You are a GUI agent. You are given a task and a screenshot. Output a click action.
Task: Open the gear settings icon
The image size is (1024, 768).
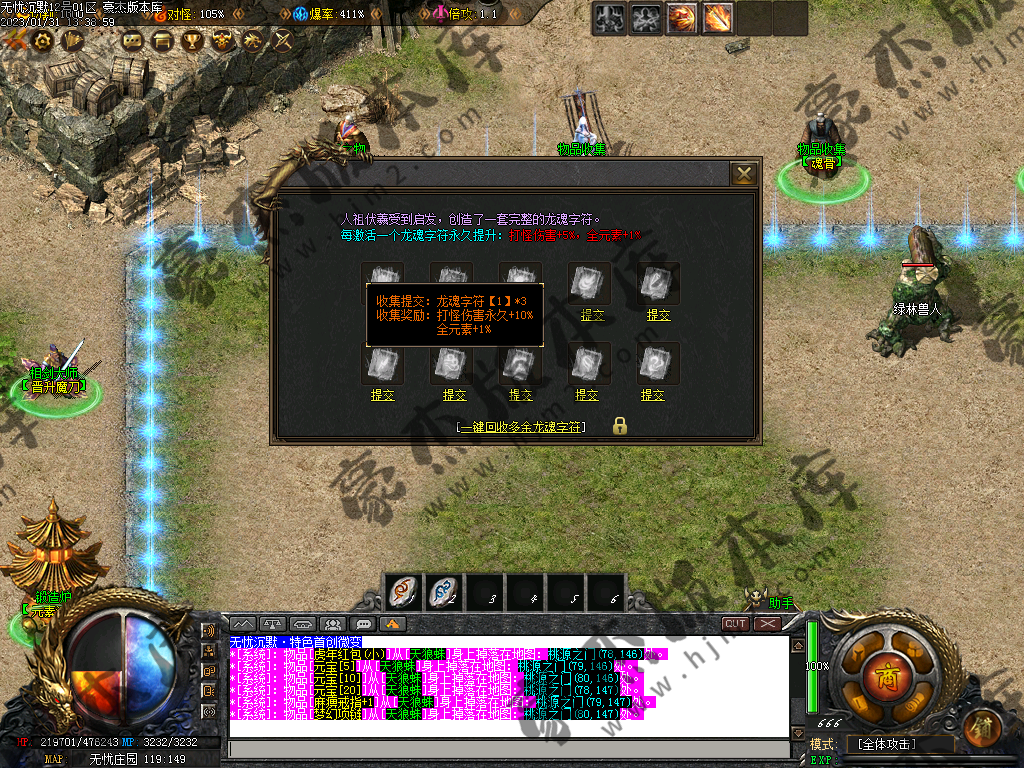tap(43, 40)
